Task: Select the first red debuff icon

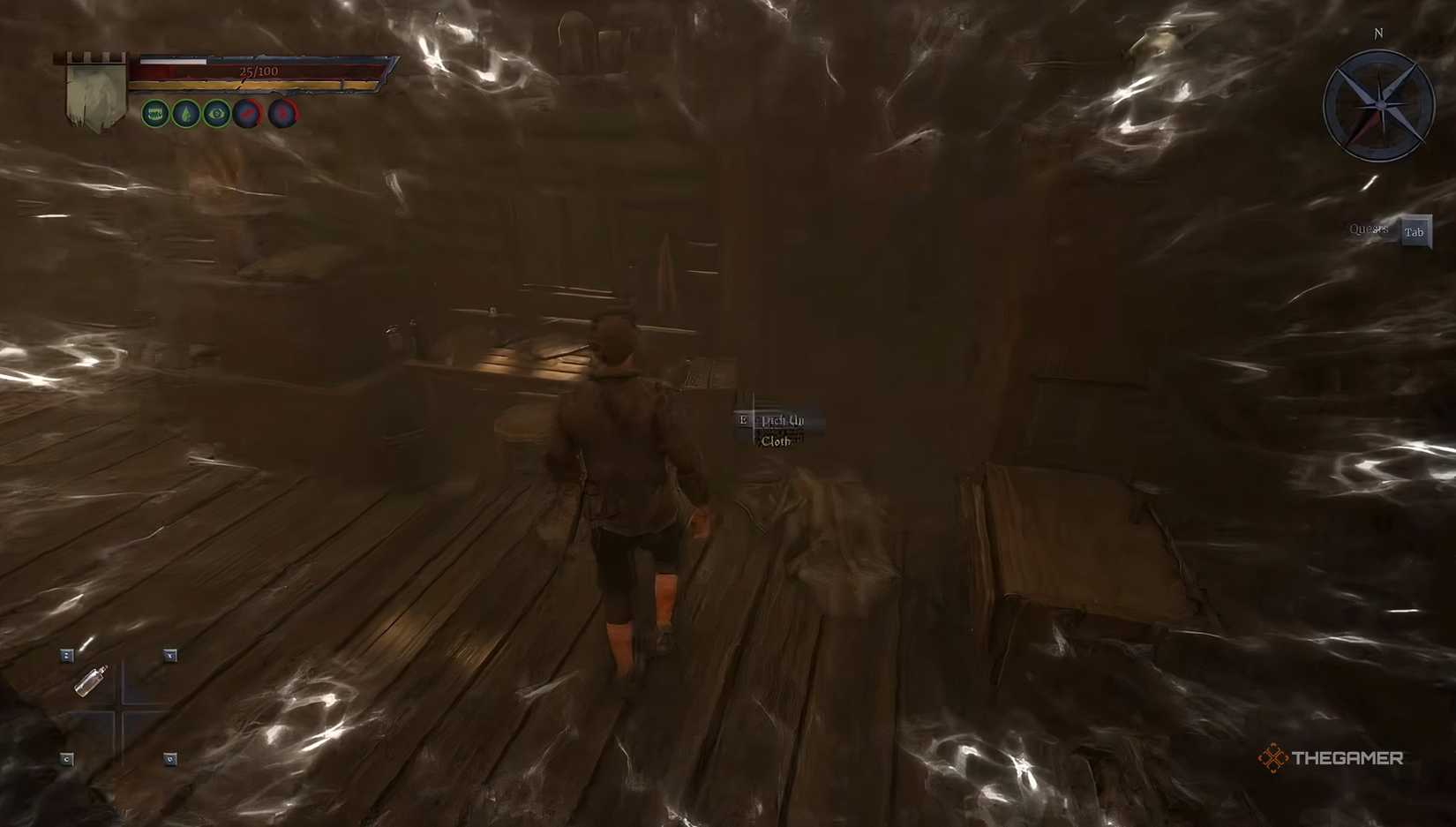Action: (248, 113)
